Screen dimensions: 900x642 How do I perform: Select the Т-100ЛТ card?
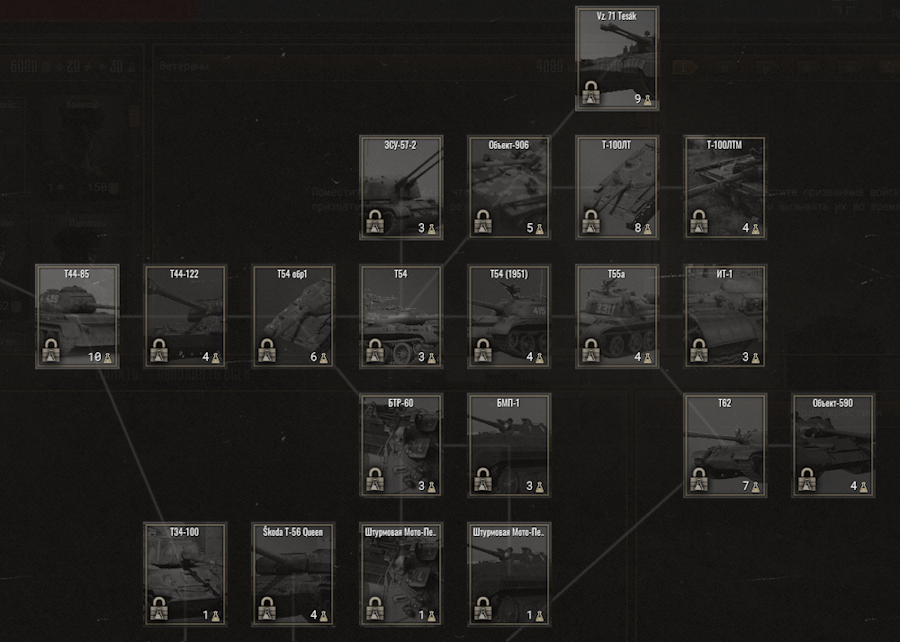click(617, 187)
